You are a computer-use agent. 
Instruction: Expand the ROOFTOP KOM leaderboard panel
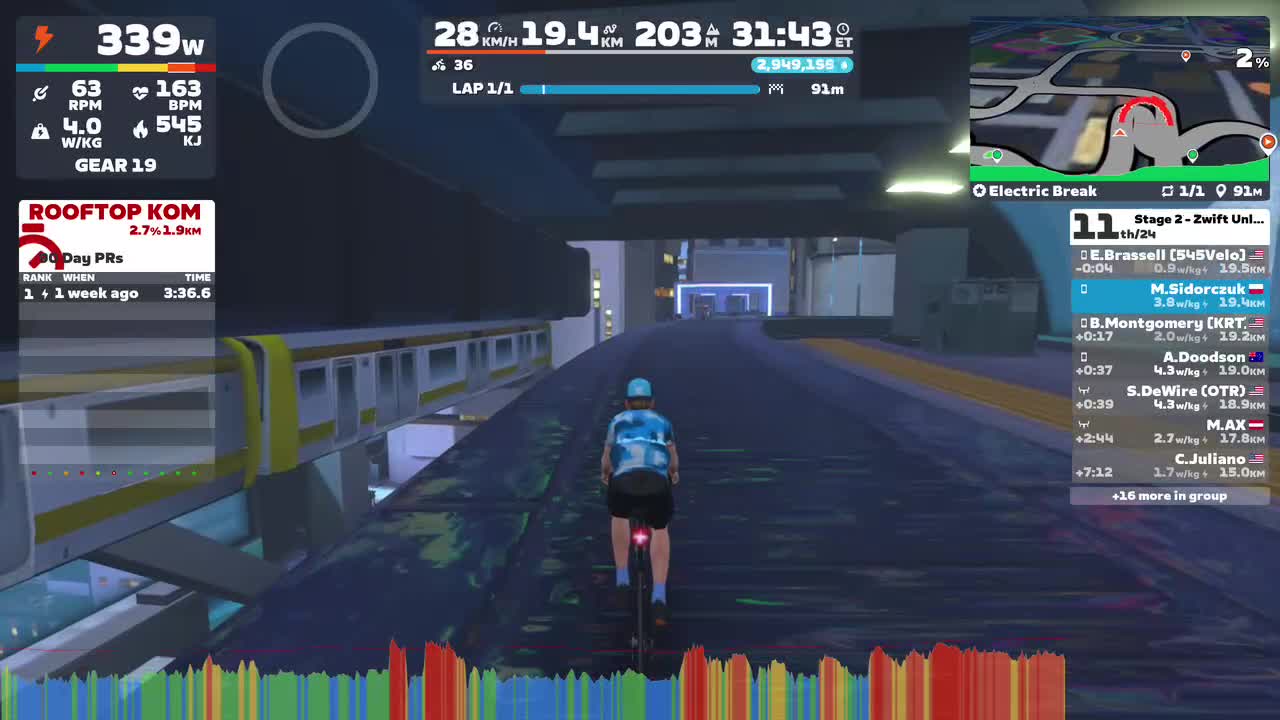pos(115,211)
